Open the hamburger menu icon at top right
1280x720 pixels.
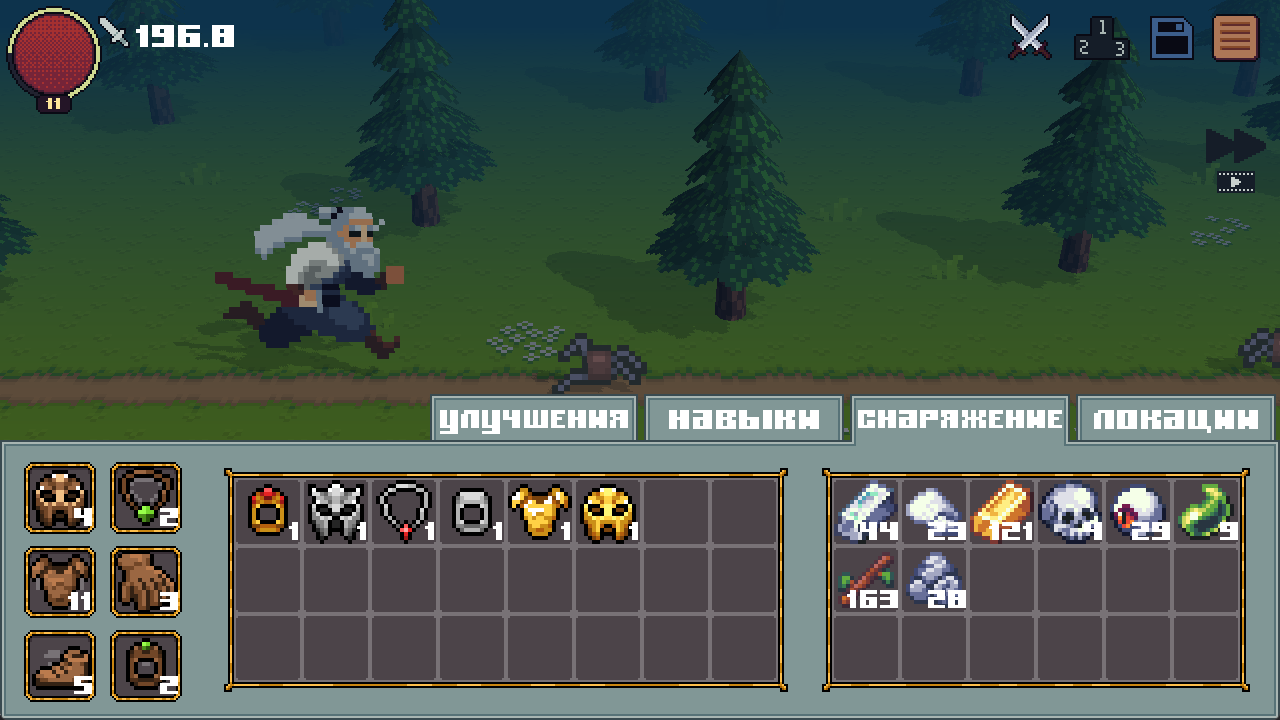click(1237, 38)
